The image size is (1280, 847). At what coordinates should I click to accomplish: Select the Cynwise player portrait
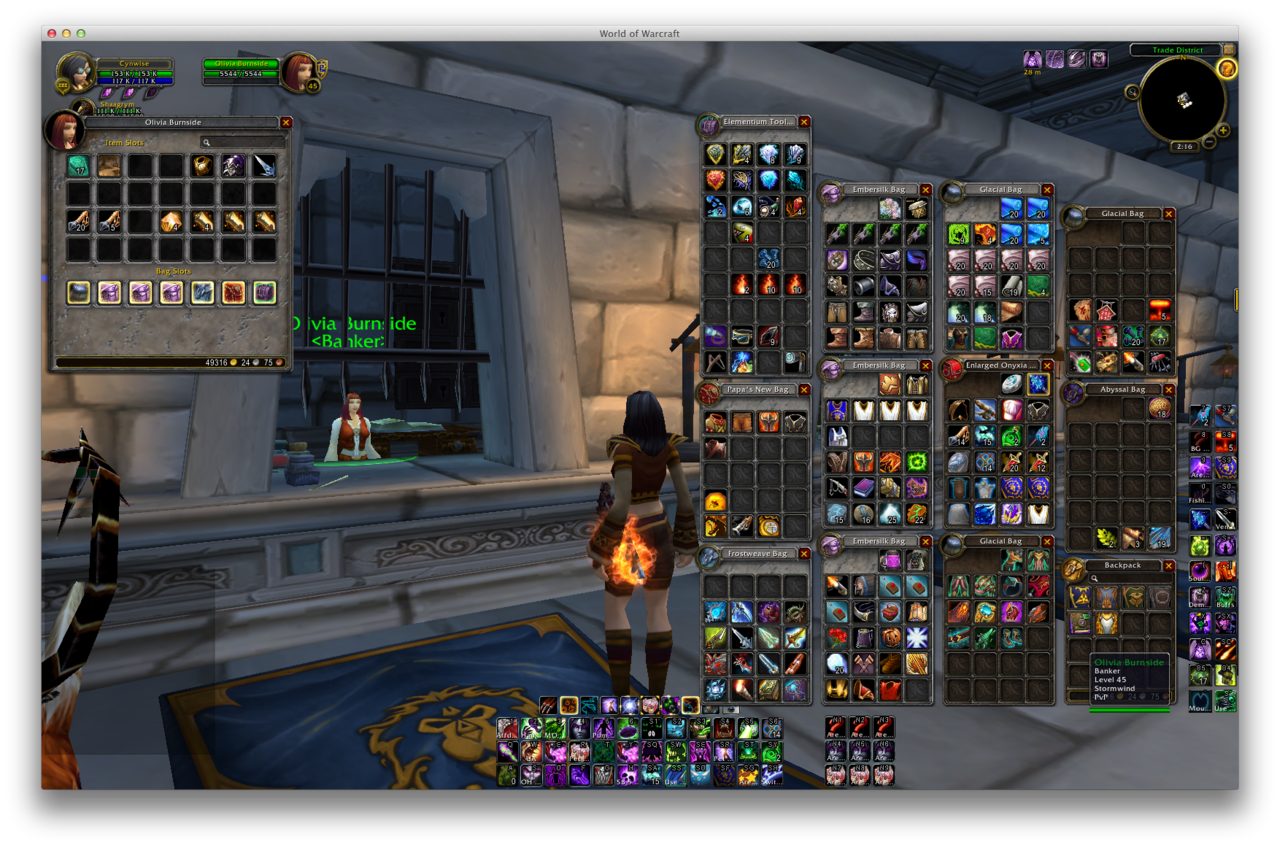pyautogui.click(x=76, y=72)
